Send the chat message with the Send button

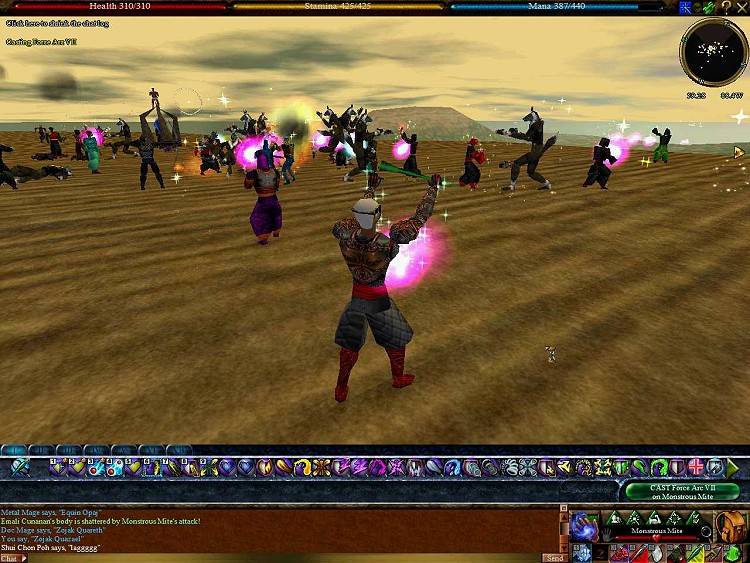pyautogui.click(x=555, y=558)
